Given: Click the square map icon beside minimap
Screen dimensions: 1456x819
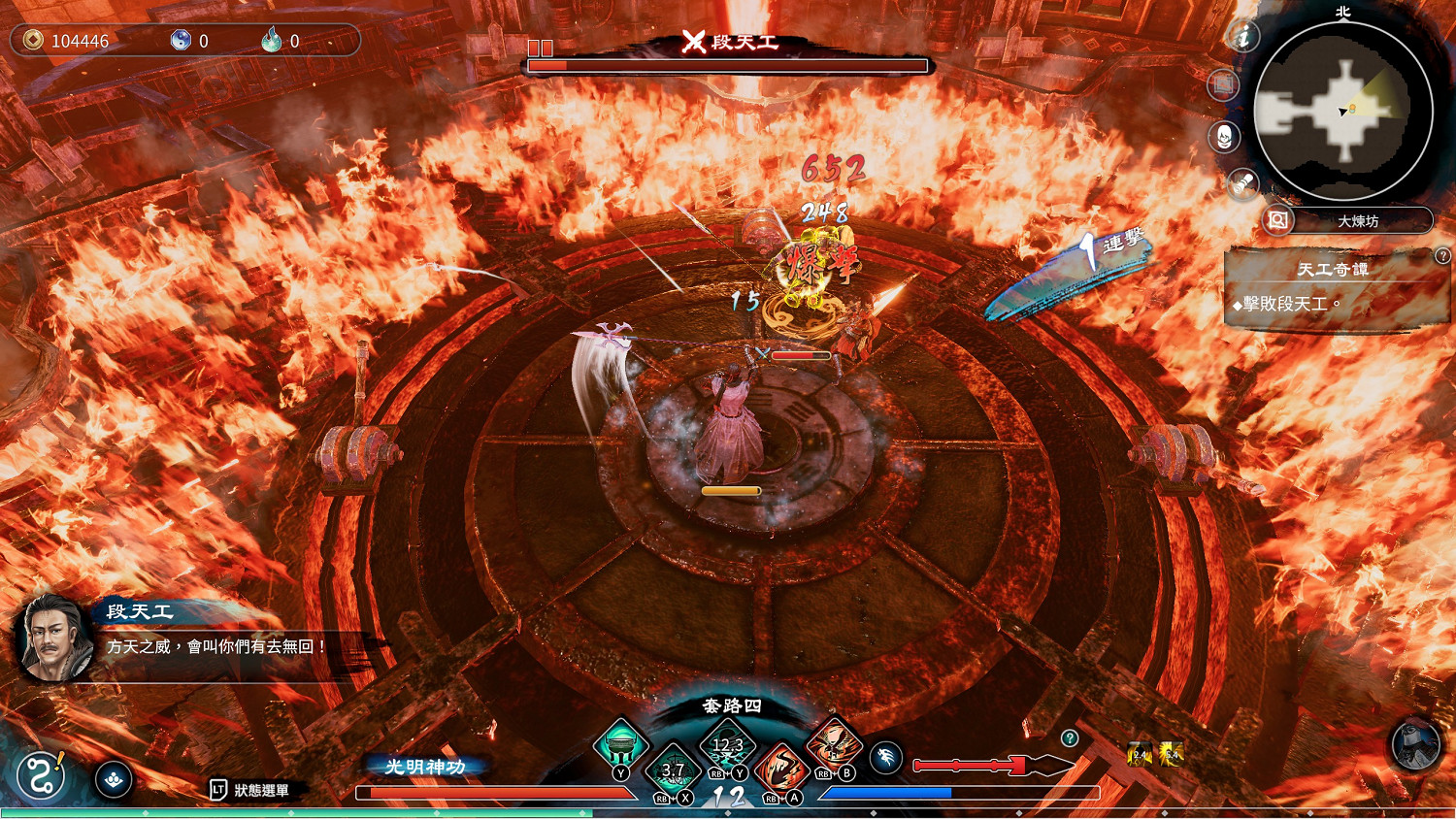Looking at the screenshot, I should coord(1223,85).
